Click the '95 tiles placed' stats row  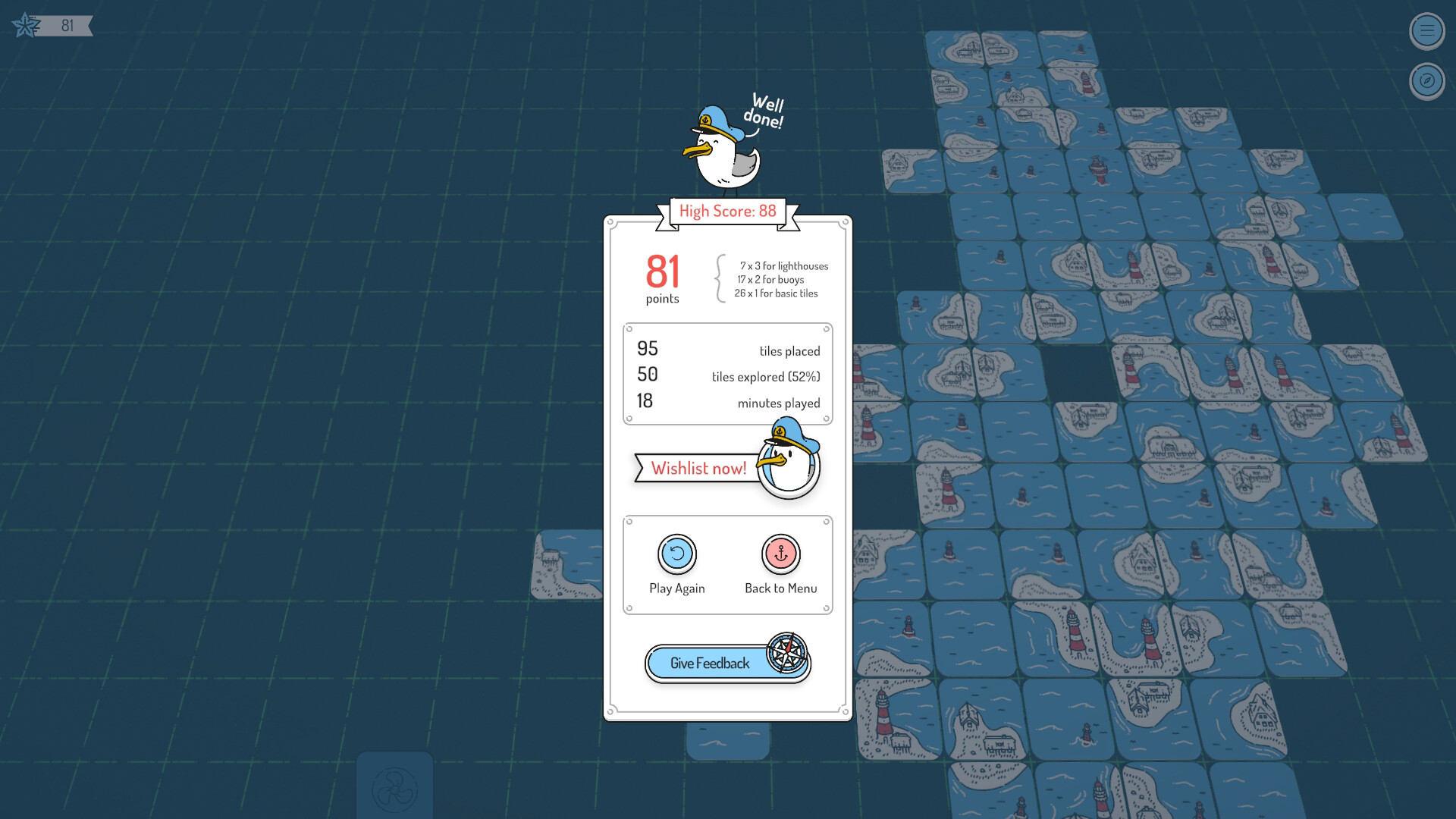coord(726,350)
